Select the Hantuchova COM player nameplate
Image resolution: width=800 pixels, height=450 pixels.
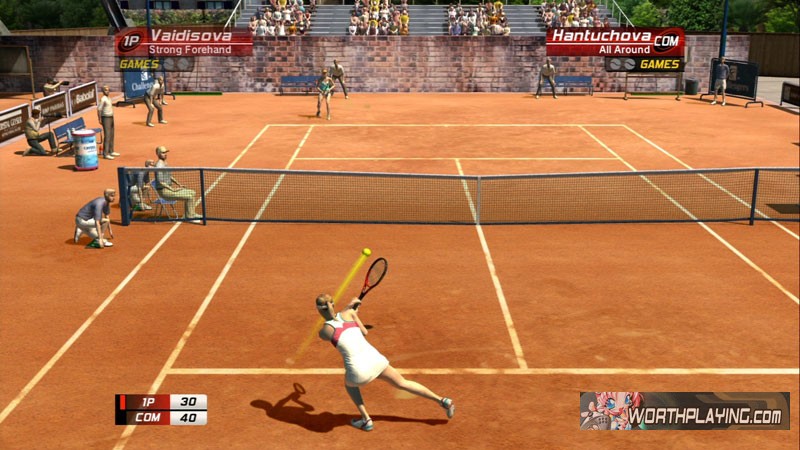(x=614, y=41)
